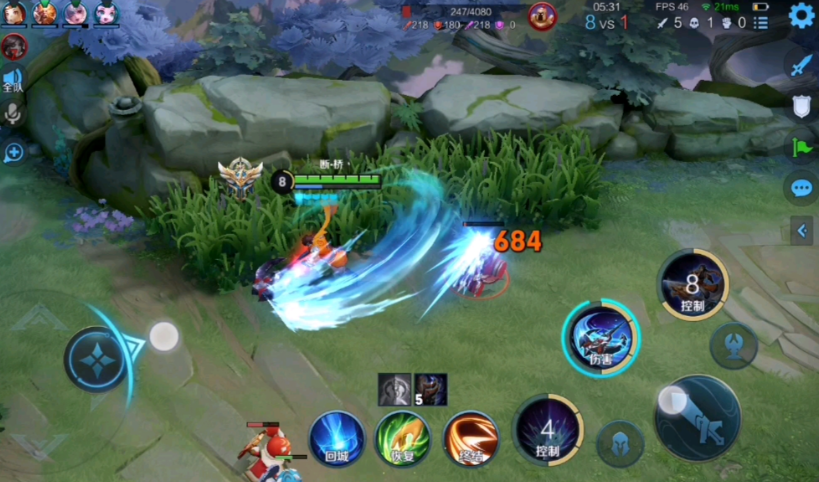Use the 恢复 restore ability
Image resolution: width=819 pixels, height=482 pixels.
[403, 439]
